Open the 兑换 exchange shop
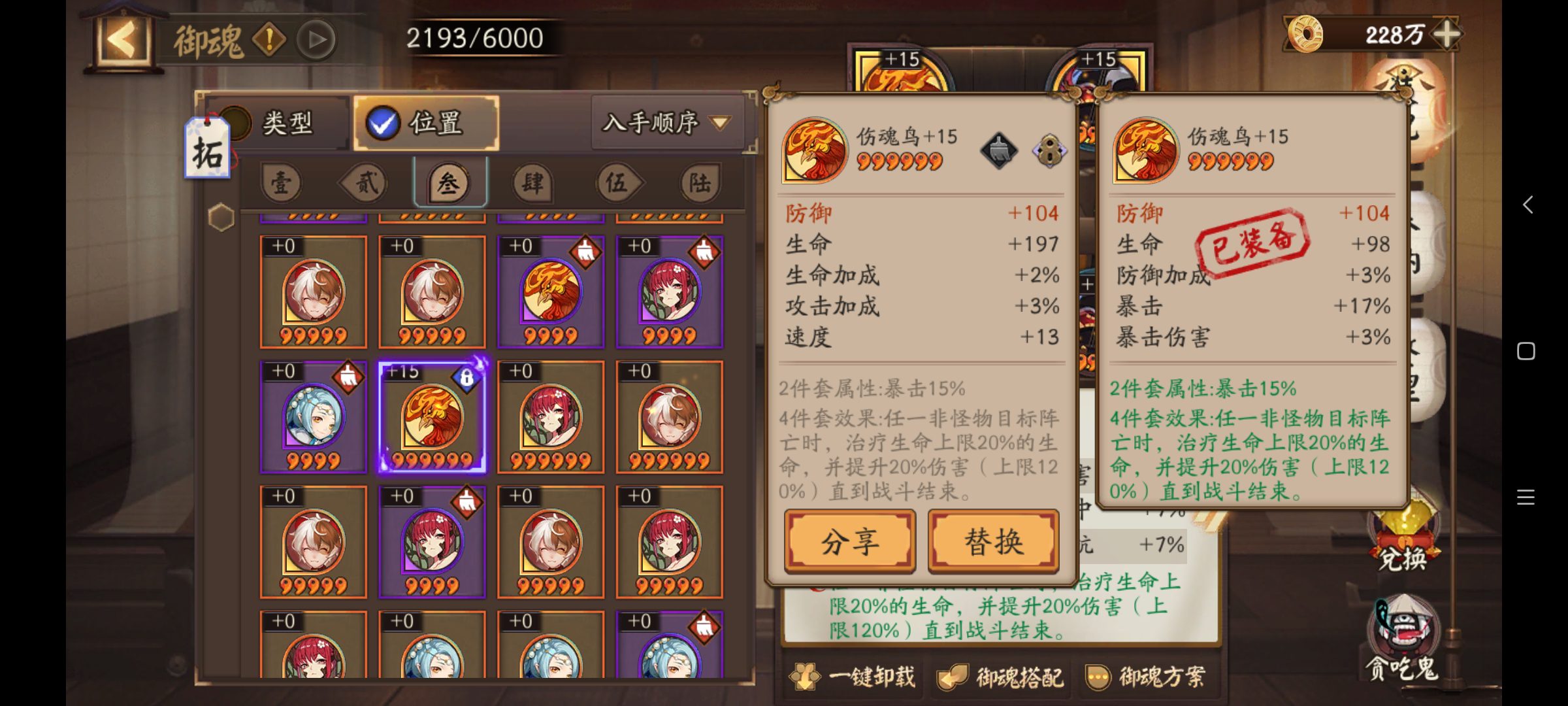1568x706 pixels. coord(1402,543)
